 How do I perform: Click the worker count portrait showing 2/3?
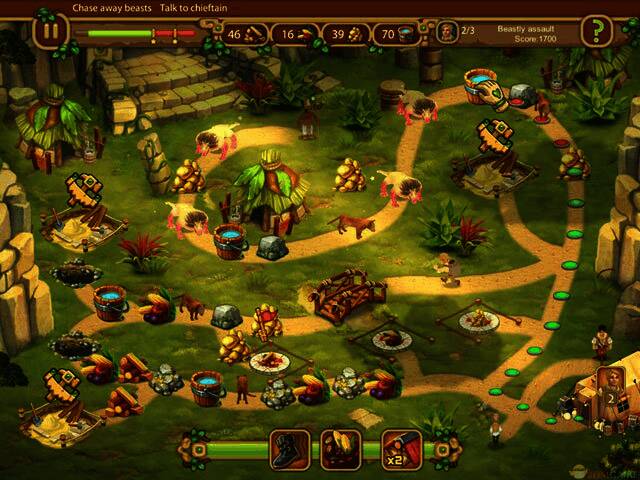pos(449,32)
